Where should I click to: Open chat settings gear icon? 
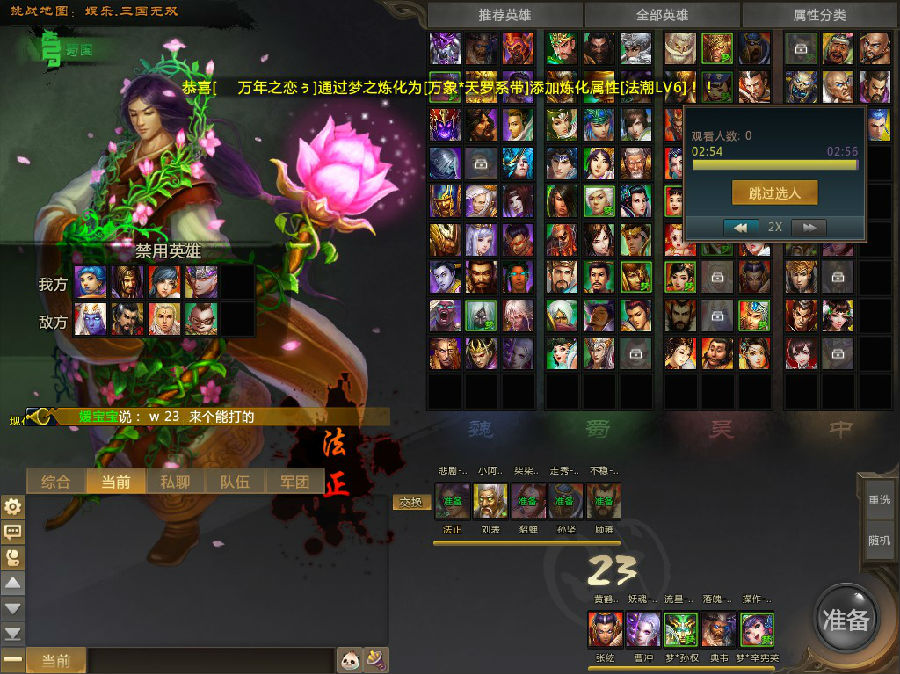point(13,507)
